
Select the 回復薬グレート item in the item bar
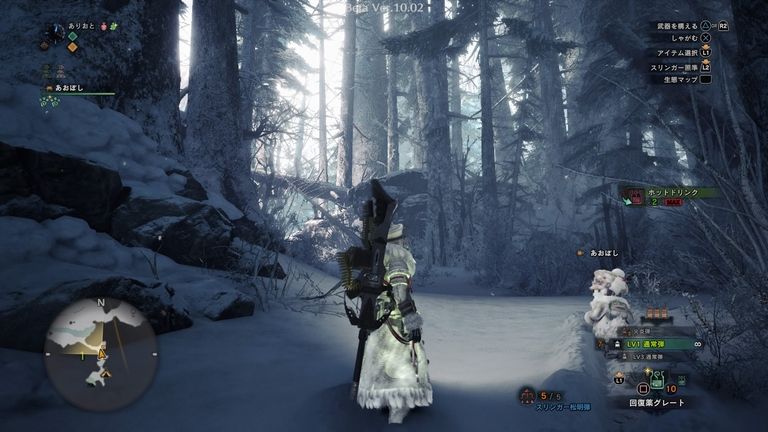(656, 381)
